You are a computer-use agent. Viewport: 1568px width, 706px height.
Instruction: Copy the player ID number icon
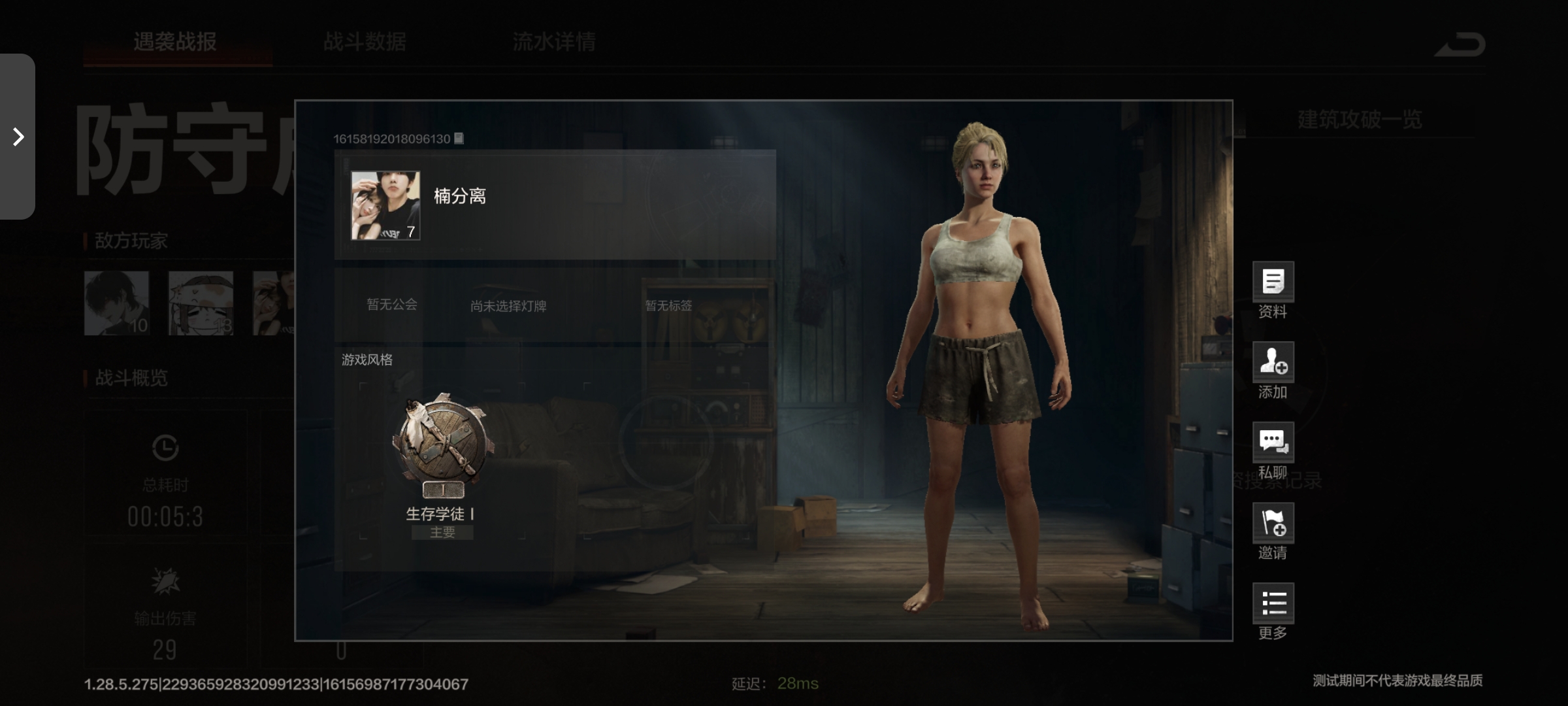459,139
